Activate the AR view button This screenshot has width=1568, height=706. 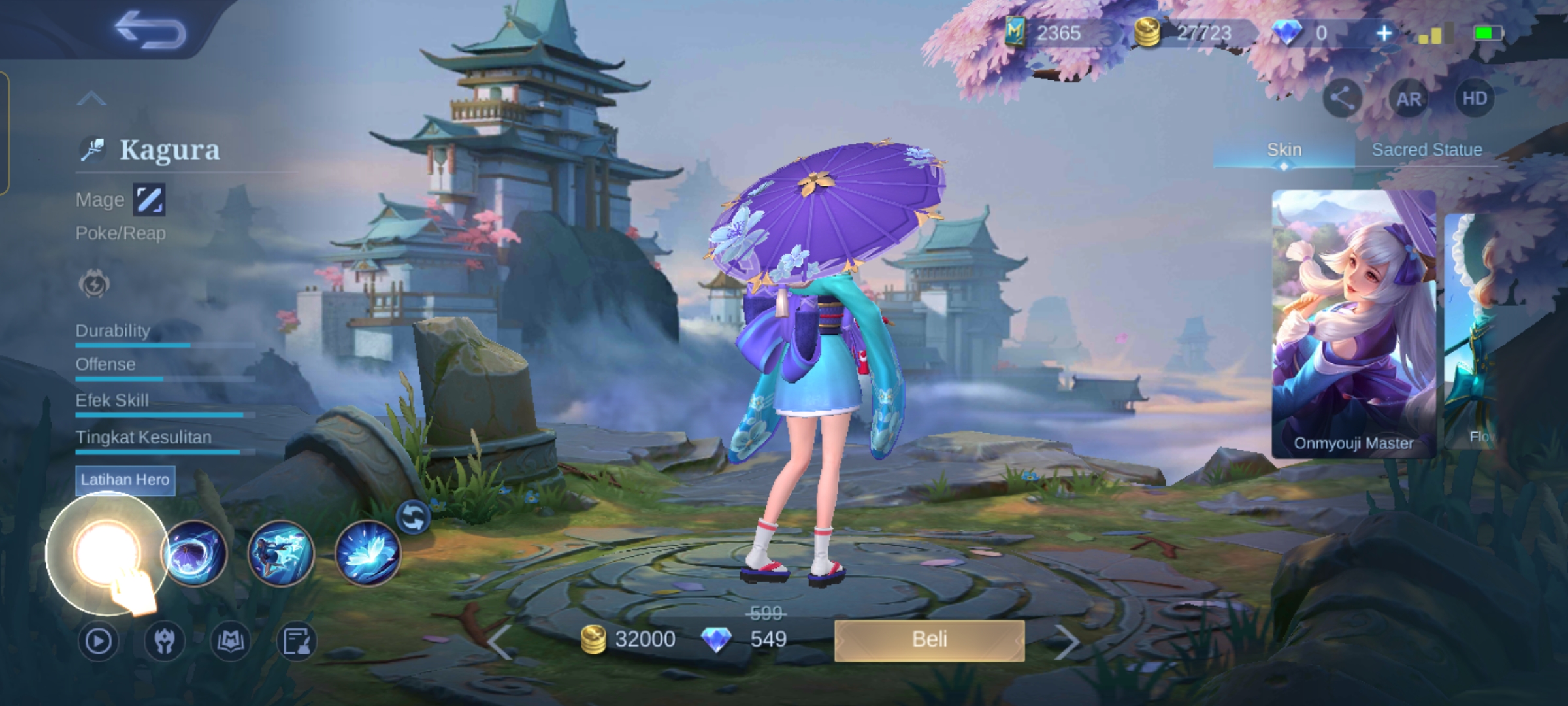coord(1409,99)
